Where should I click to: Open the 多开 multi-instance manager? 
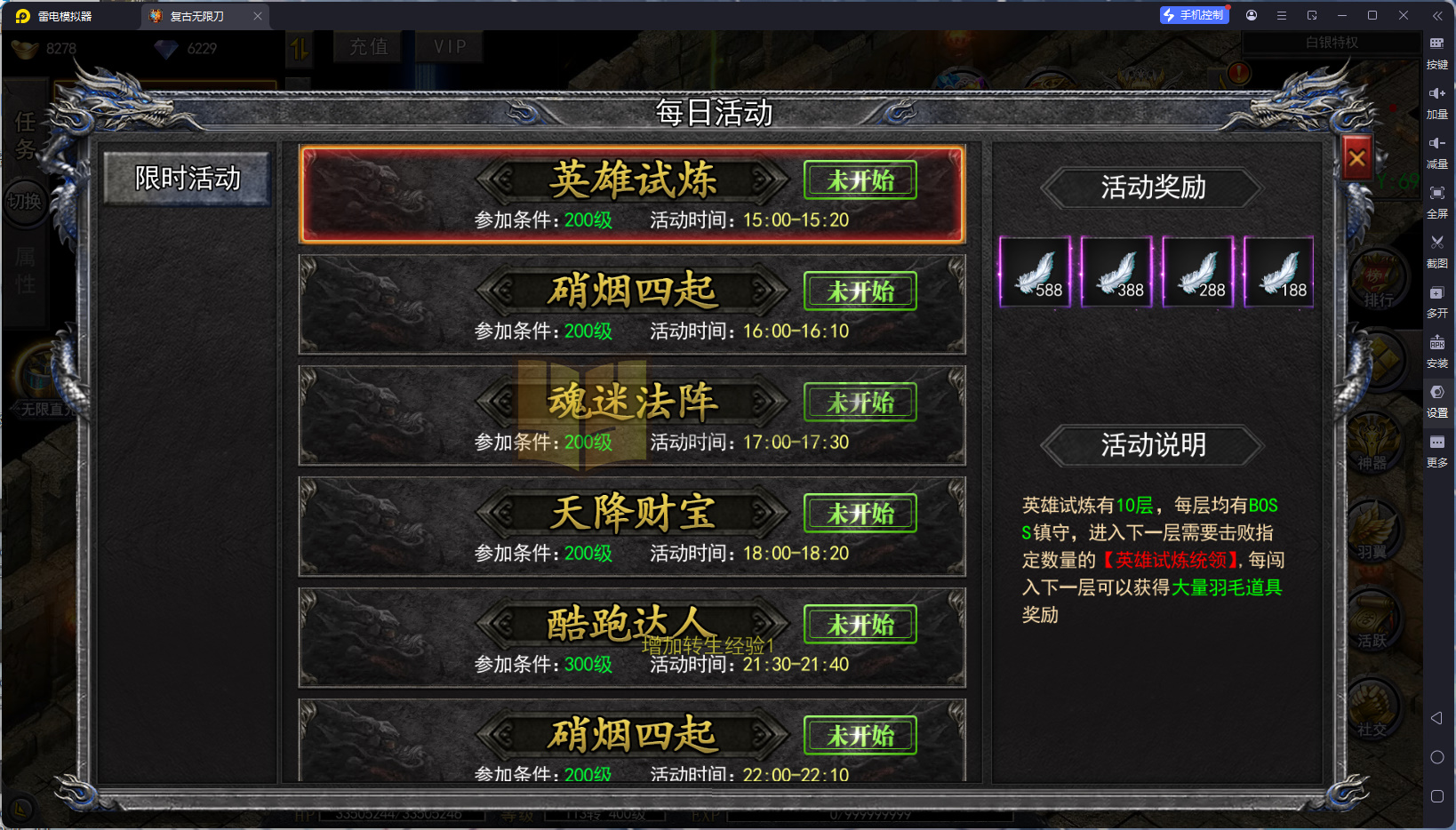[x=1439, y=300]
